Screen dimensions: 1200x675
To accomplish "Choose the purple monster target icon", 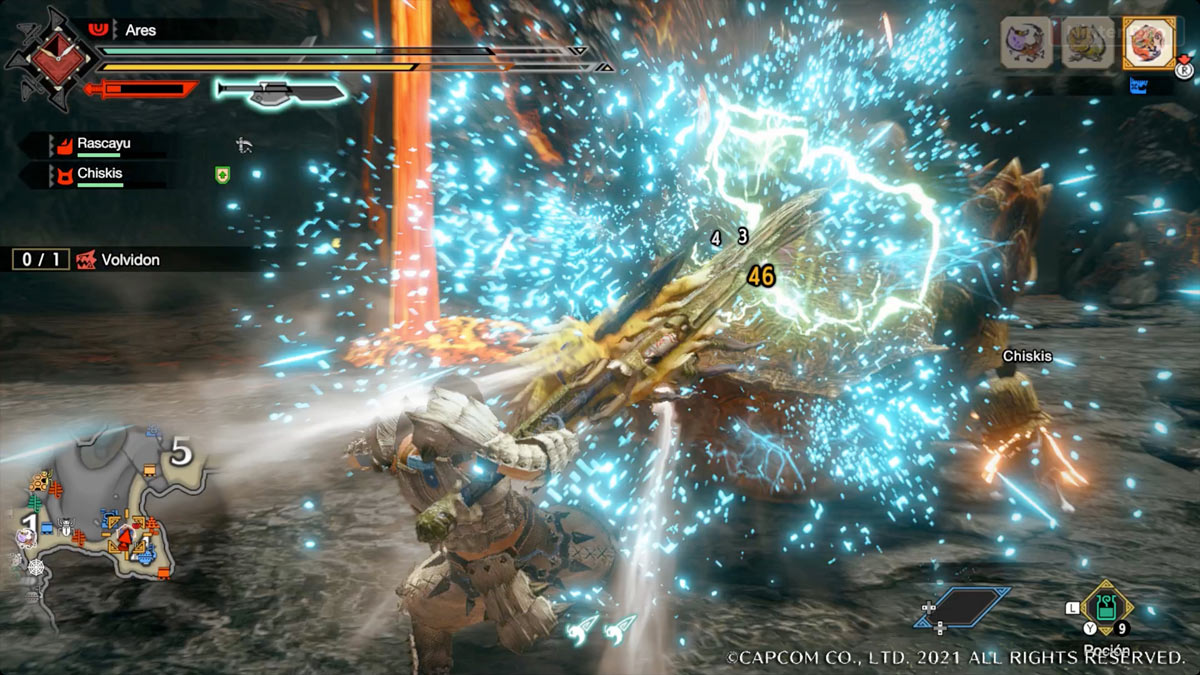I will point(1026,43).
